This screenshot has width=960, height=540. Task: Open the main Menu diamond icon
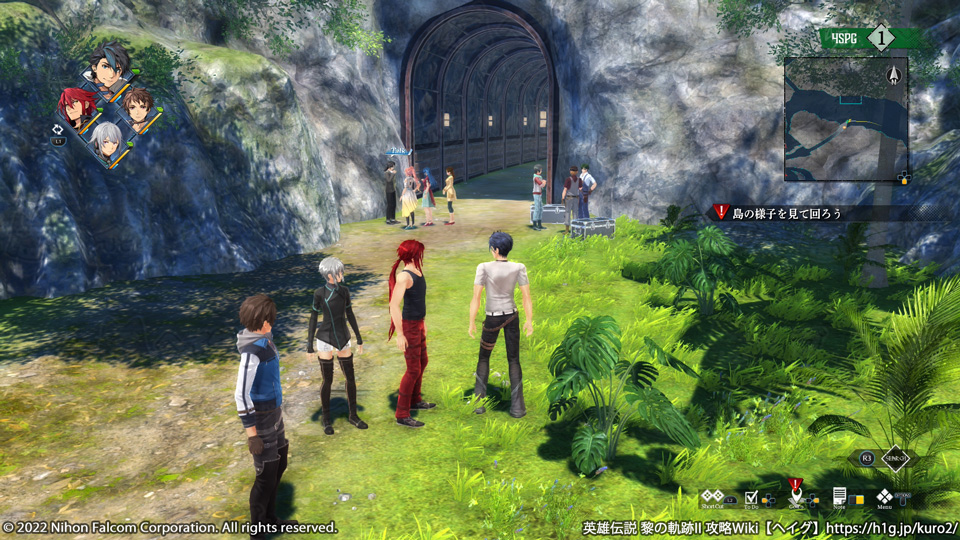tap(885, 495)
